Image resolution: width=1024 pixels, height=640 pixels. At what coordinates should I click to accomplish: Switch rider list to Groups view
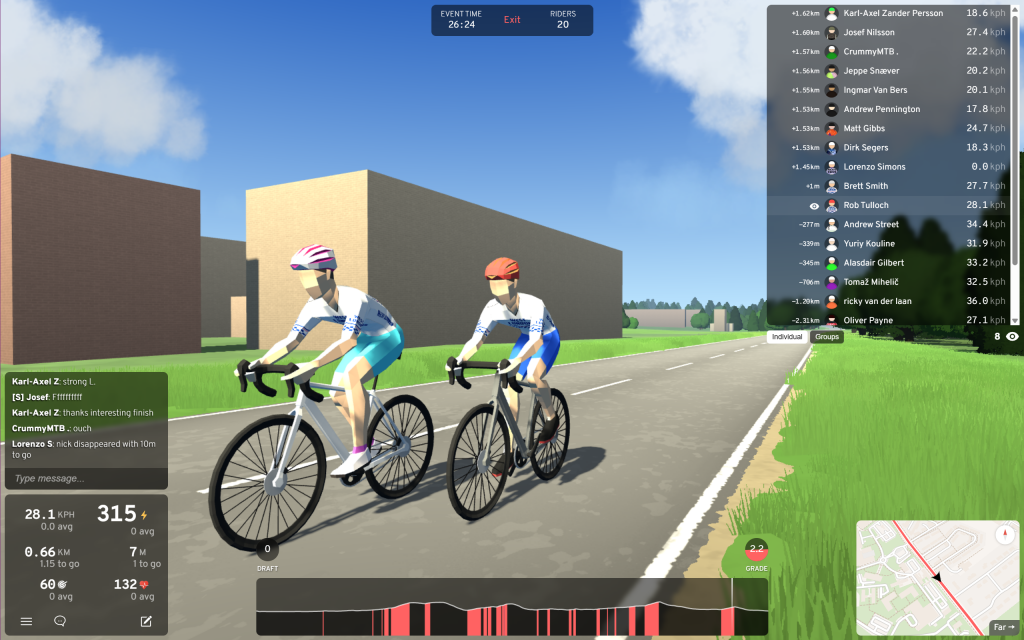[827, 337]
